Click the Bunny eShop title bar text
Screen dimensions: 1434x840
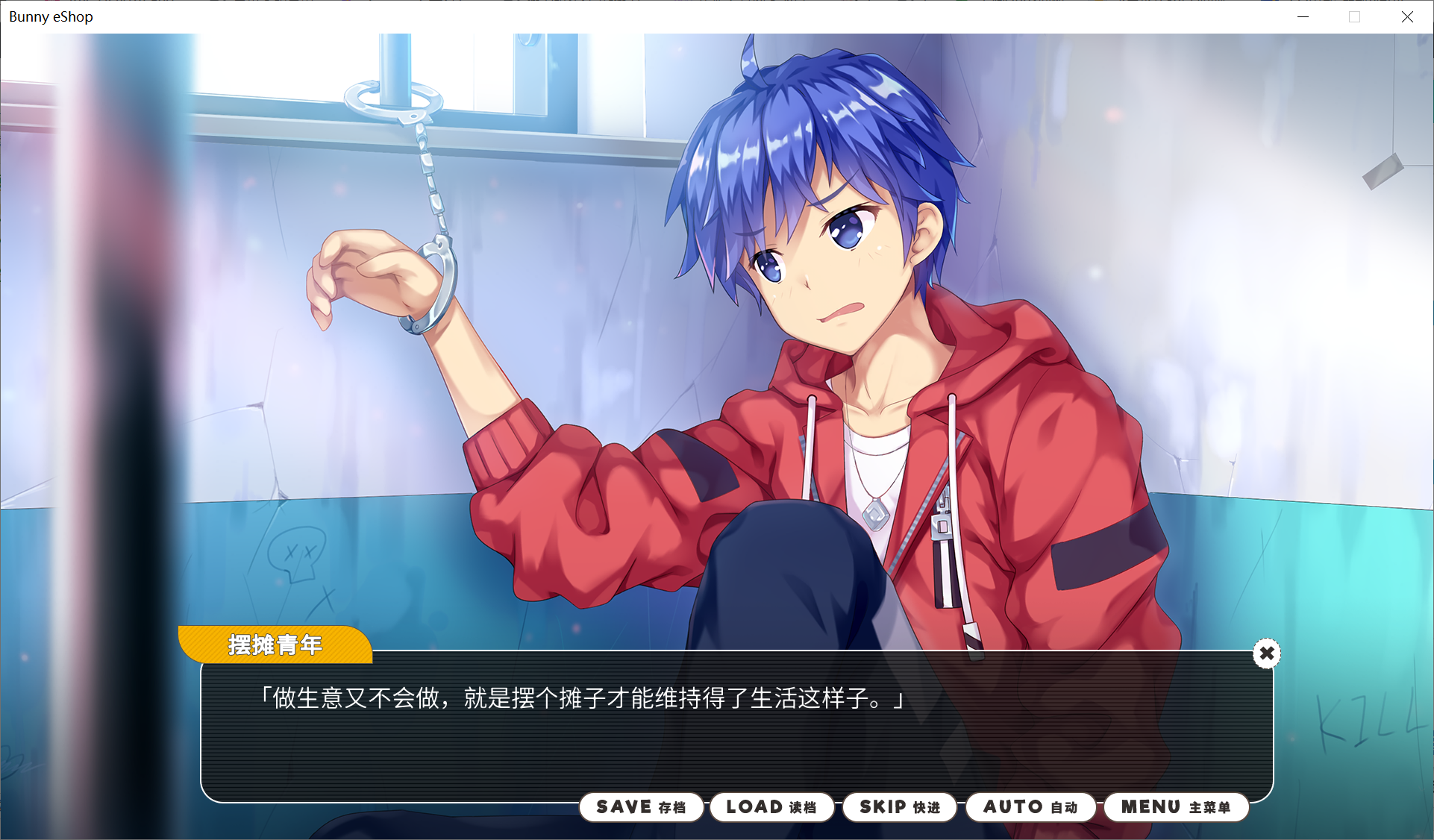pos(50,16)
